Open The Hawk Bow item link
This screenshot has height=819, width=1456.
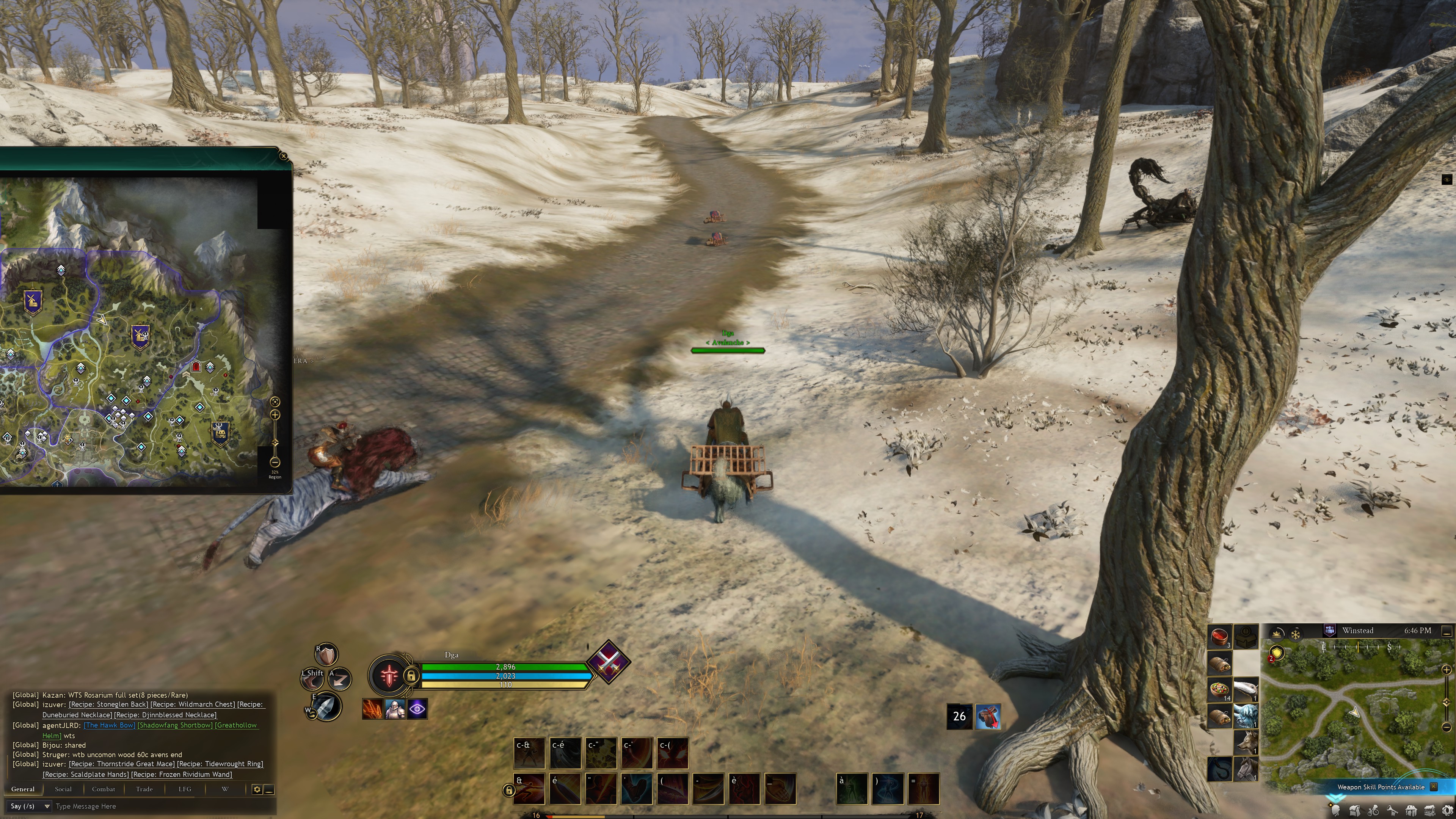point(110,725)
